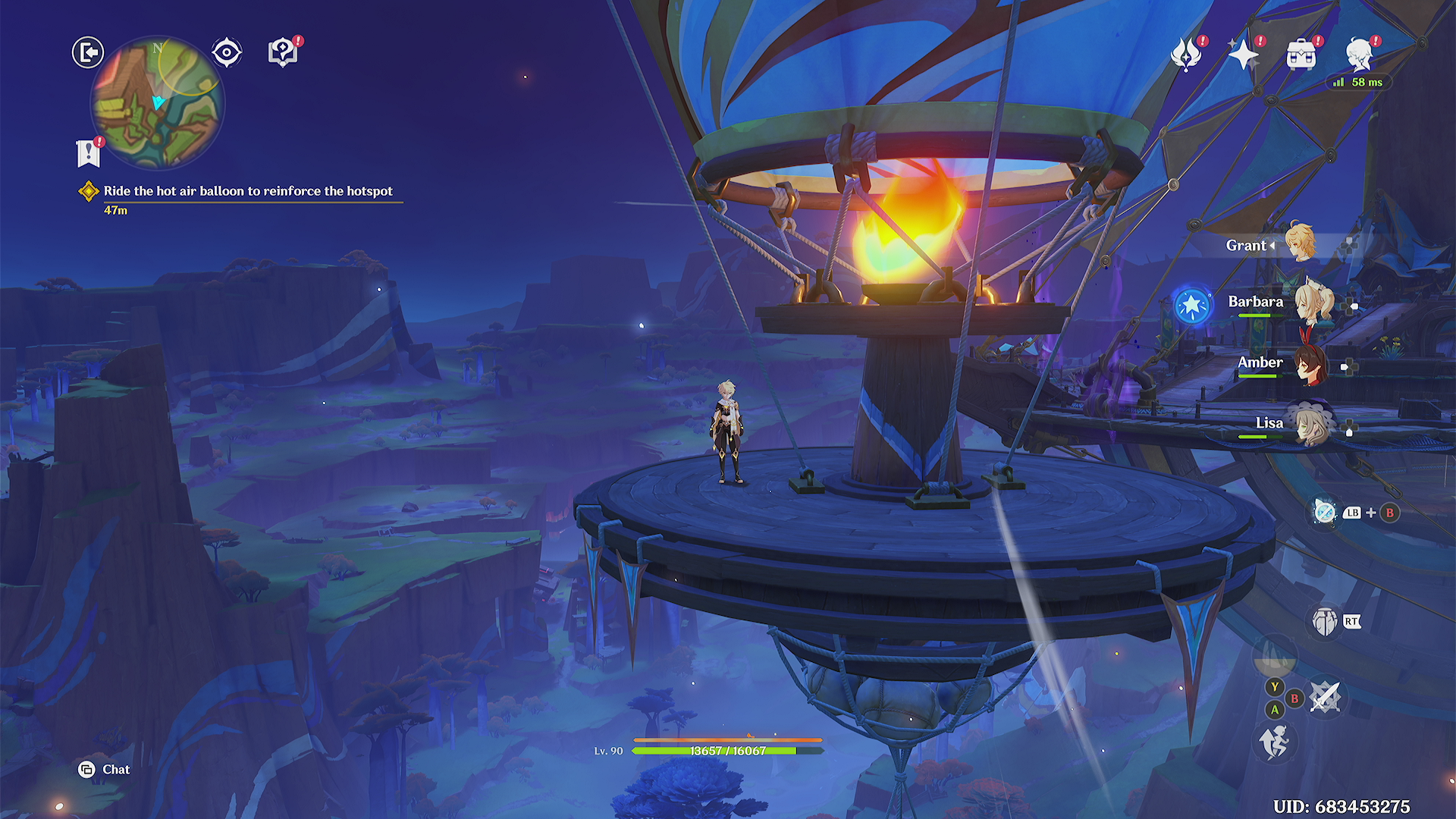Open the quest log bookmark icon
The image size is (1456, 819).
88,153
